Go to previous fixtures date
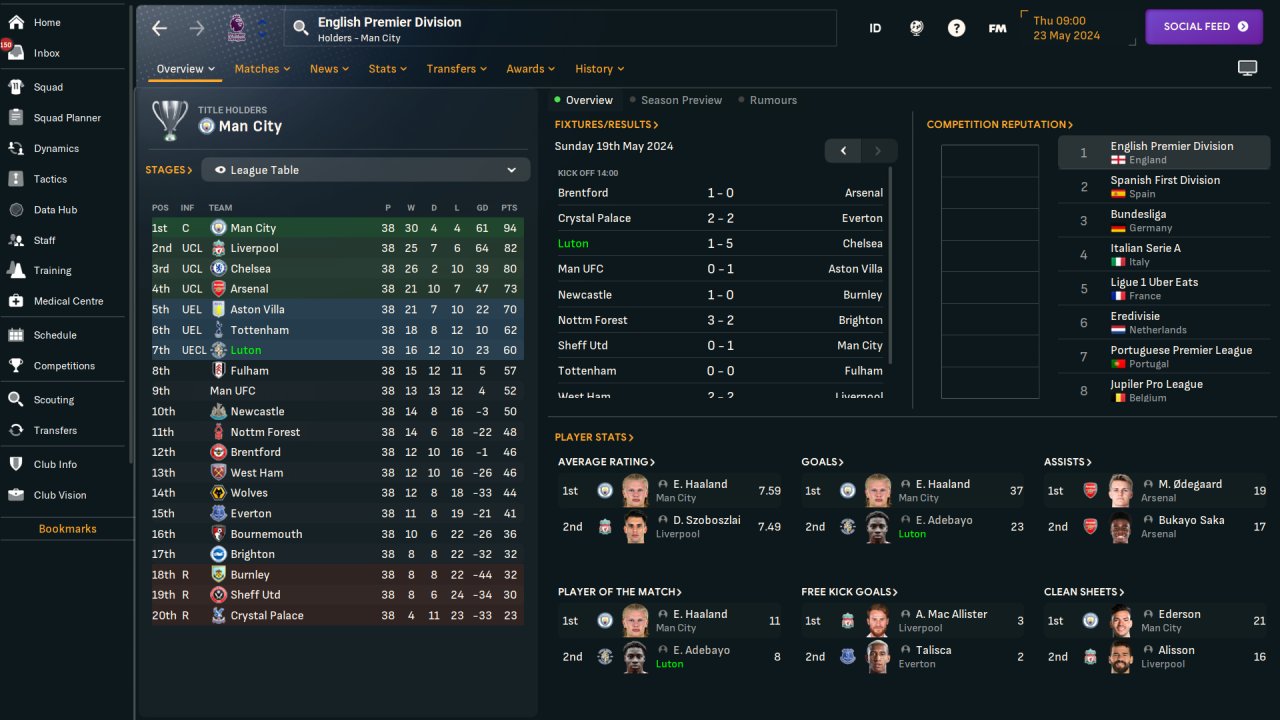Screen dimensions: 1280x720 (x=843, y=151)
